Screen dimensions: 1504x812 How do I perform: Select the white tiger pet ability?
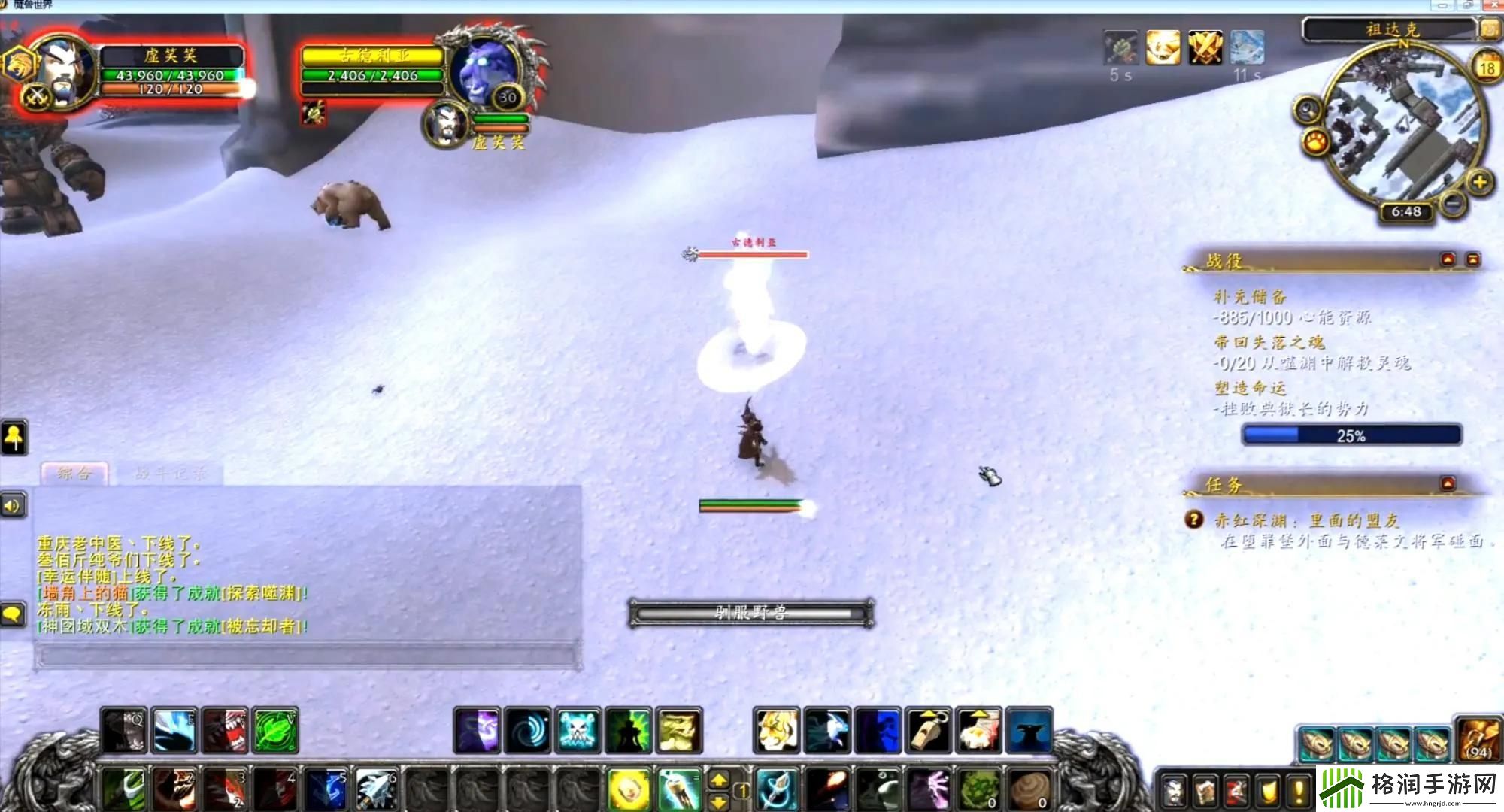tap(777, 730)
